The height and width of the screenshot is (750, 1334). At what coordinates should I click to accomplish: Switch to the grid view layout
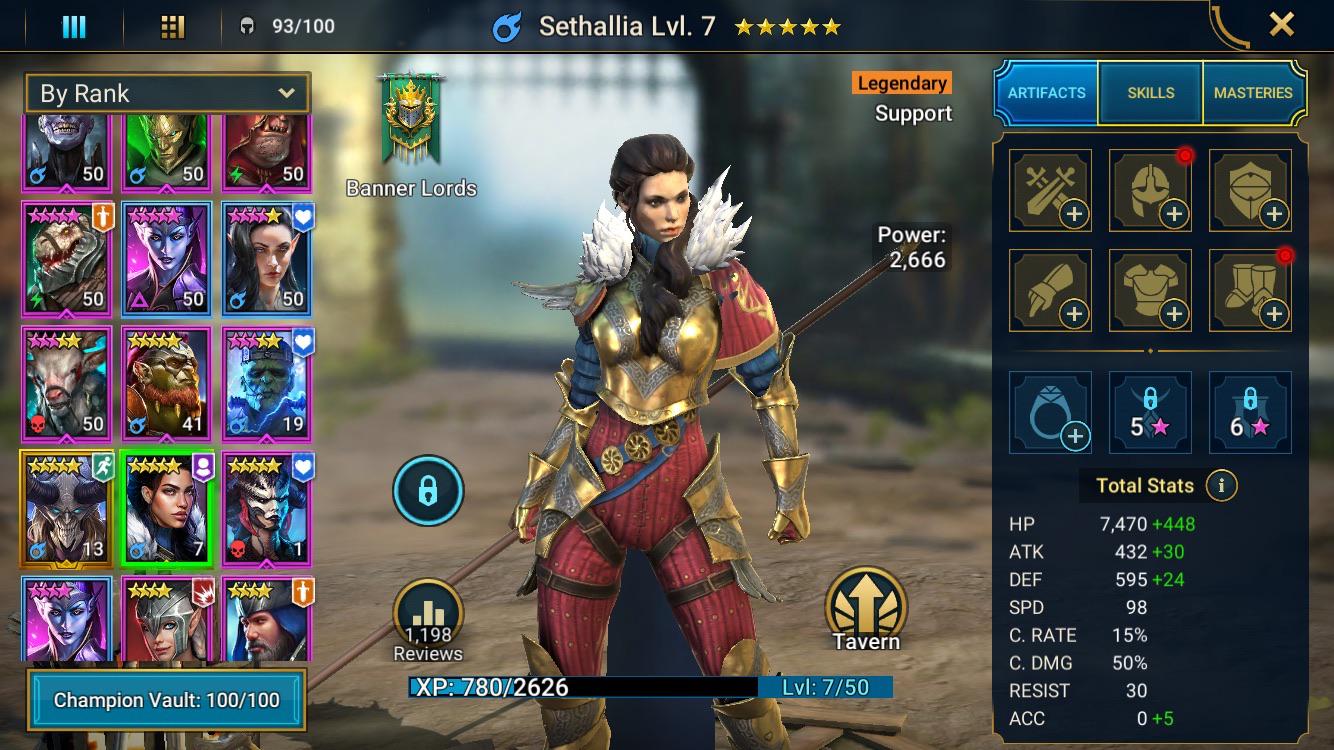[173, 26]
